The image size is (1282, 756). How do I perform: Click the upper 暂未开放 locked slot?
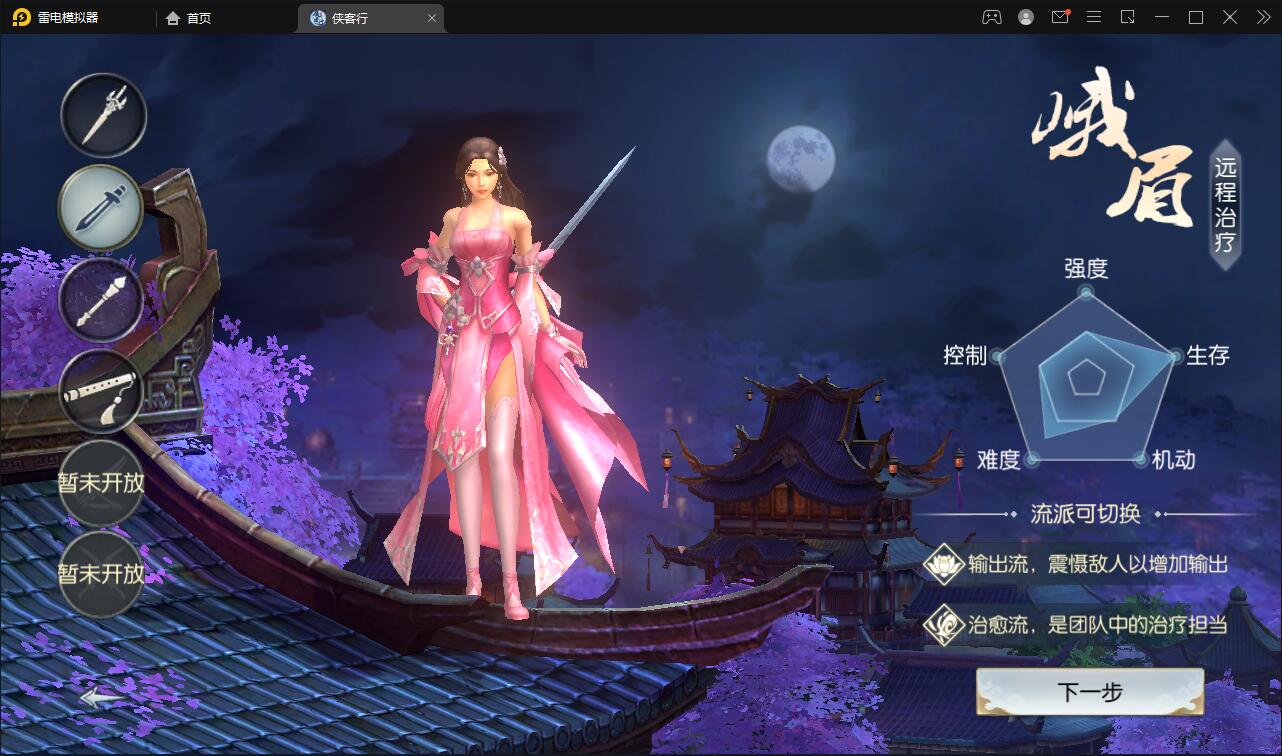[101, 483]
